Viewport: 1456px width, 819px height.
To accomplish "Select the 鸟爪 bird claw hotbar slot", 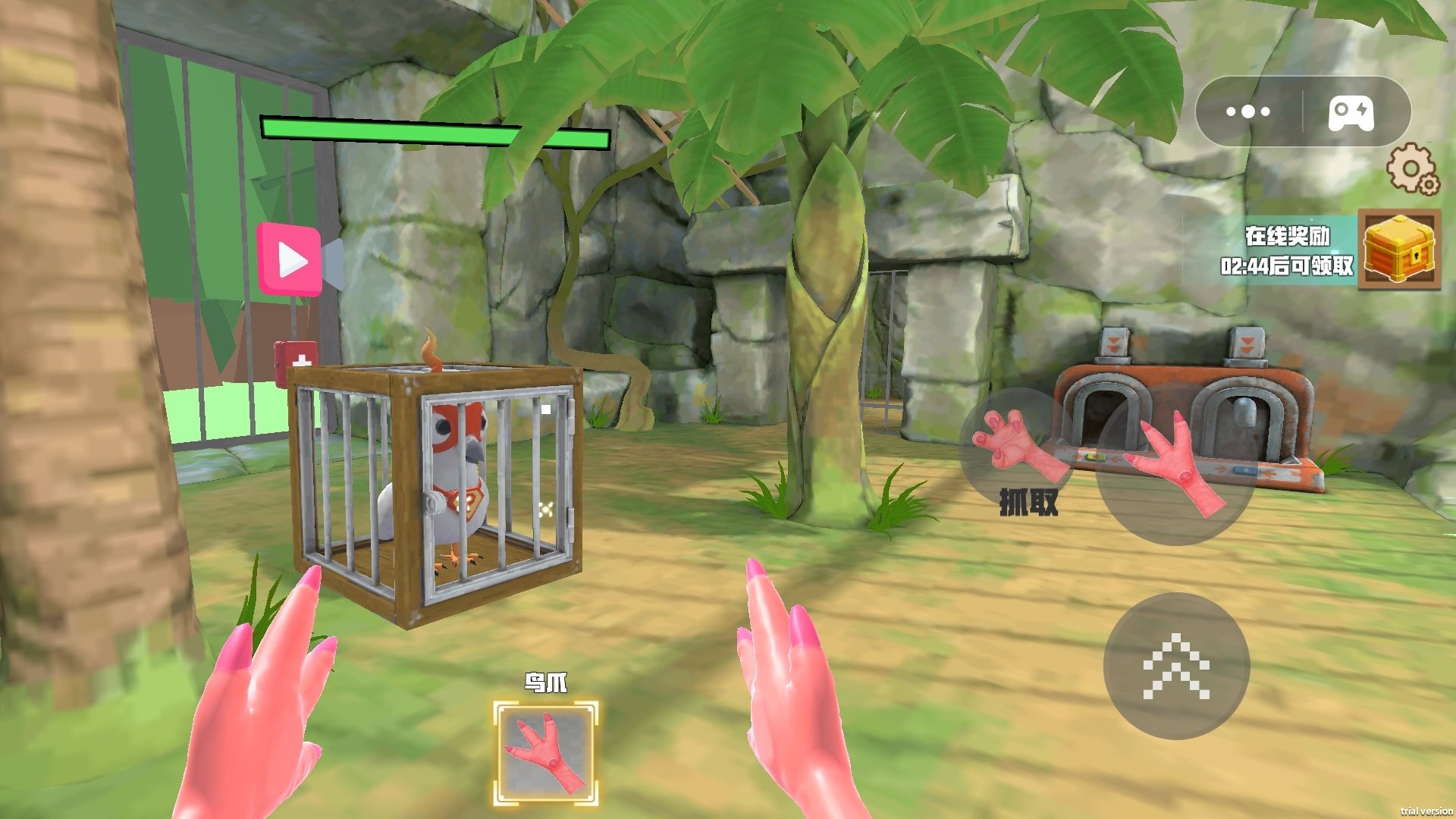I will click(545, 752).
